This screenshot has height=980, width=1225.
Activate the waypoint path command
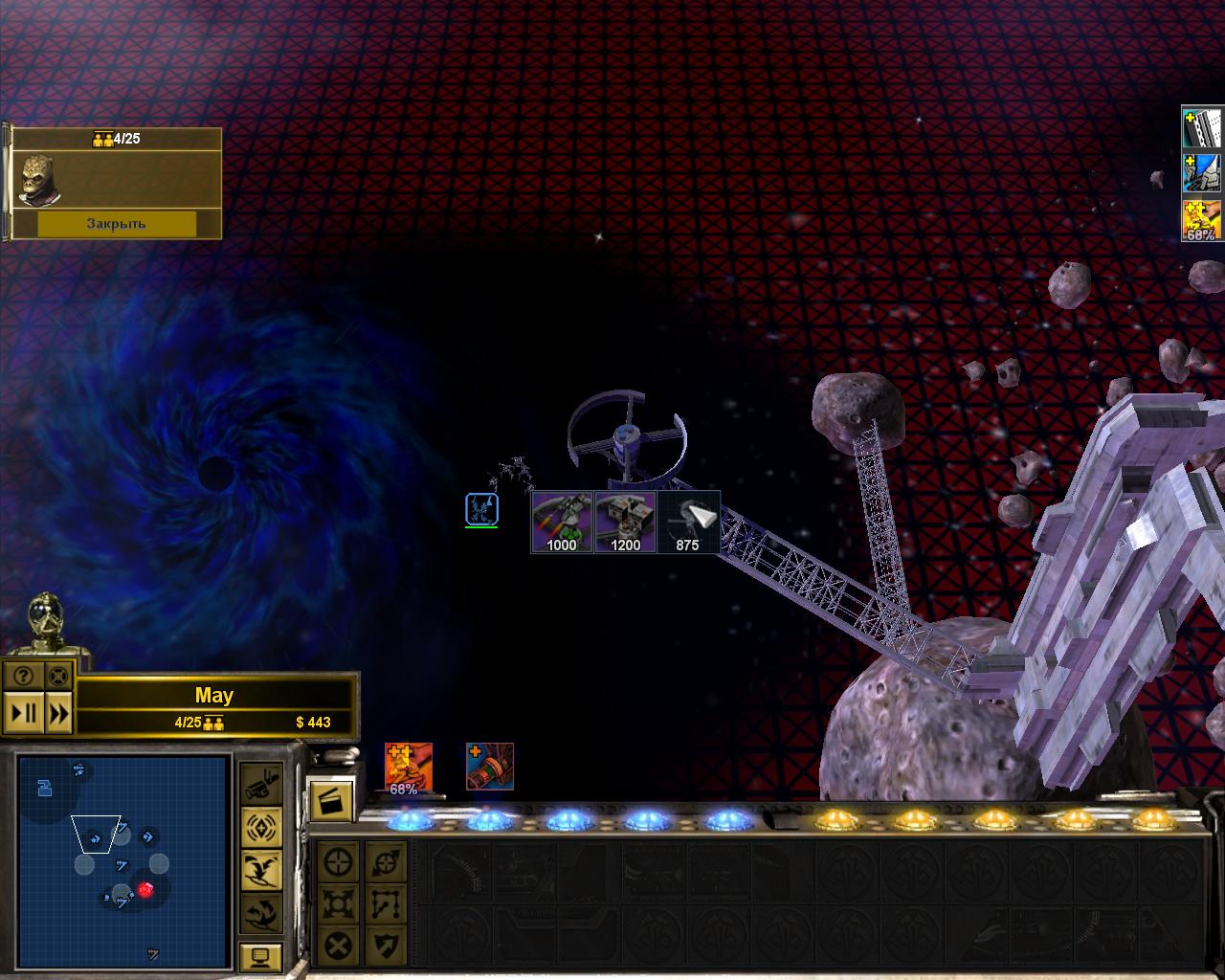[x=385, y=904]
